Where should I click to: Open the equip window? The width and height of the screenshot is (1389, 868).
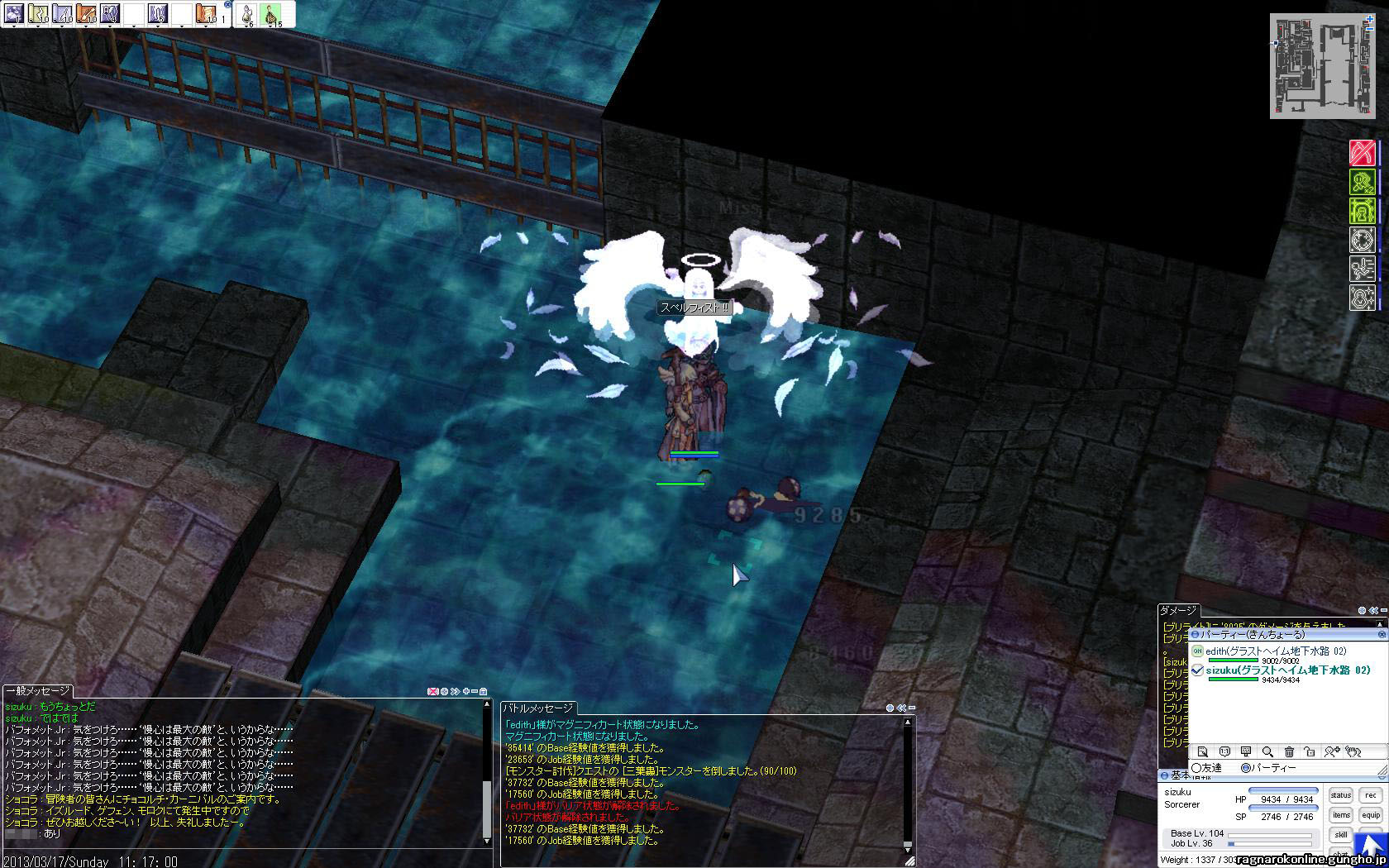click(x=1371, y=815)
